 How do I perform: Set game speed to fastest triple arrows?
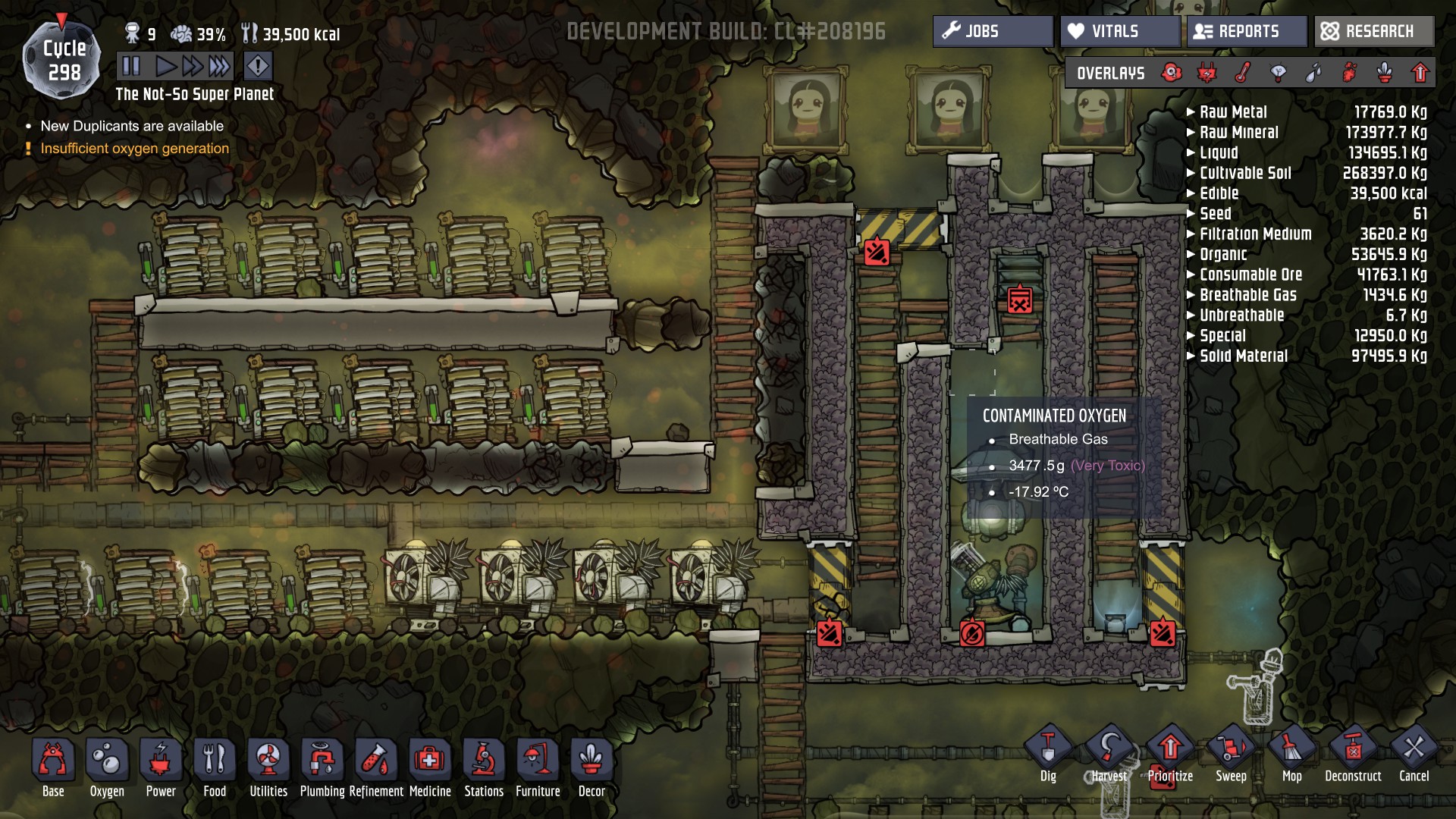[219, 67]
